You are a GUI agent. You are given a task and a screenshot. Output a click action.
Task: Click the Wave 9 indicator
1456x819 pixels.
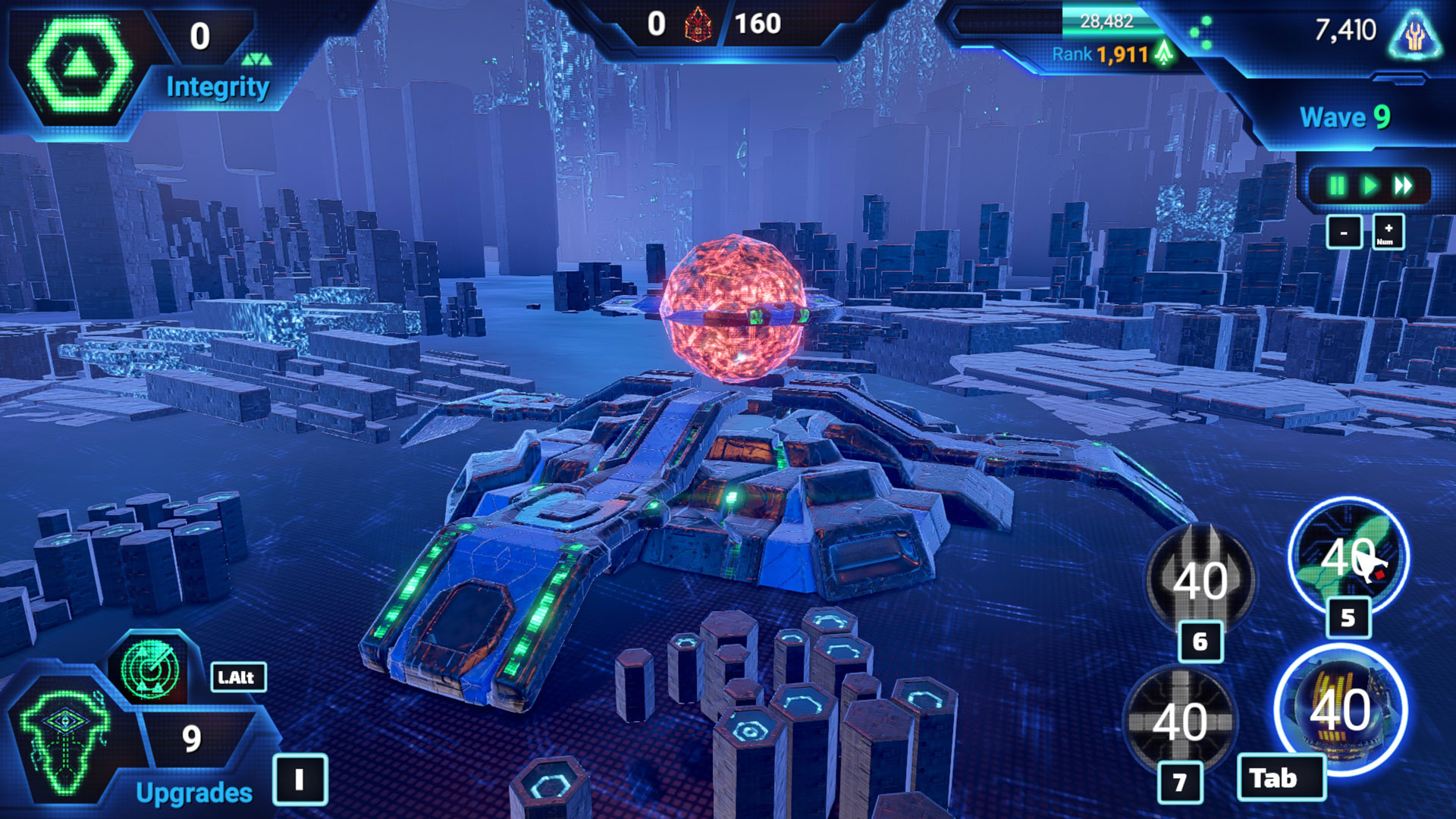click(x=1345, y=117)
